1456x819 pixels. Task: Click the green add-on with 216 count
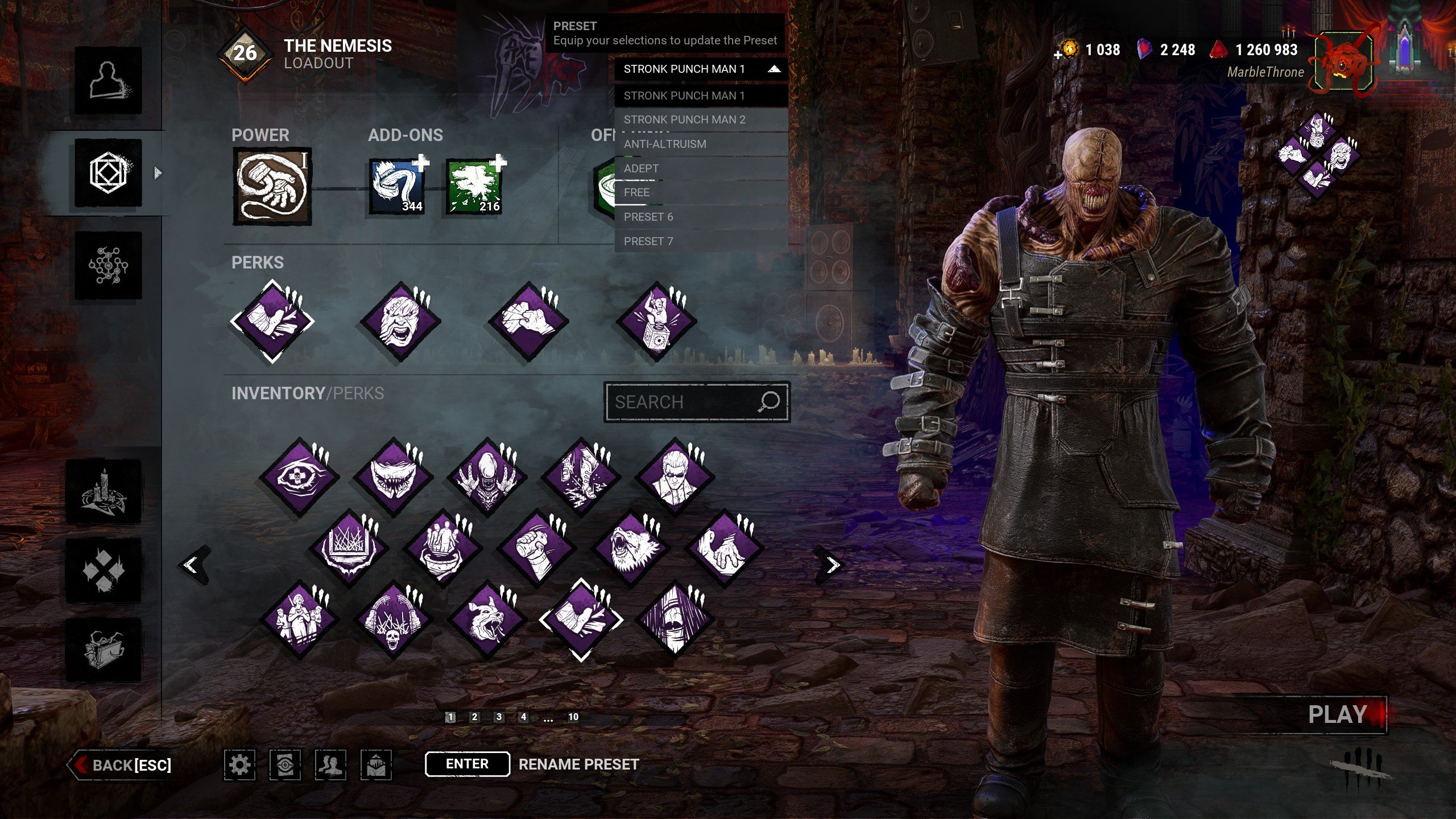click(475, 187)
